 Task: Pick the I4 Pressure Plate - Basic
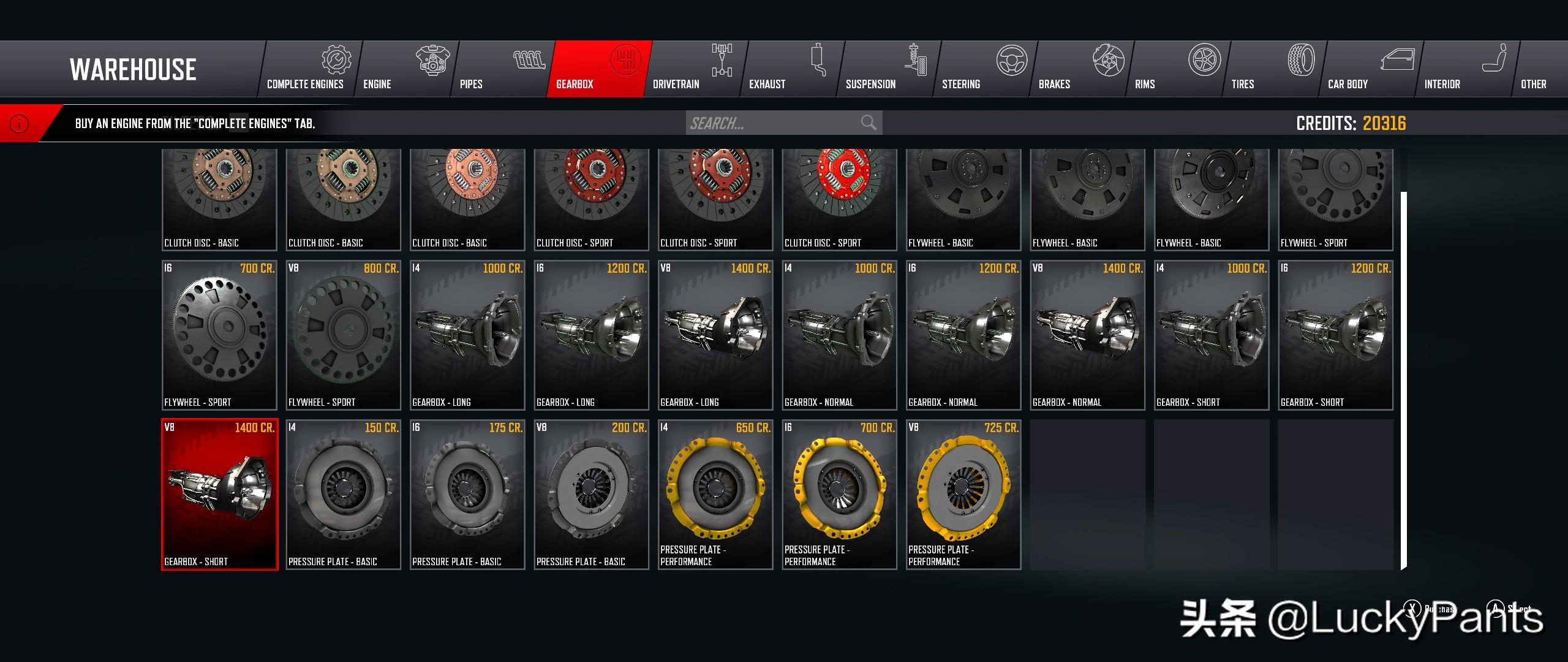343,494
